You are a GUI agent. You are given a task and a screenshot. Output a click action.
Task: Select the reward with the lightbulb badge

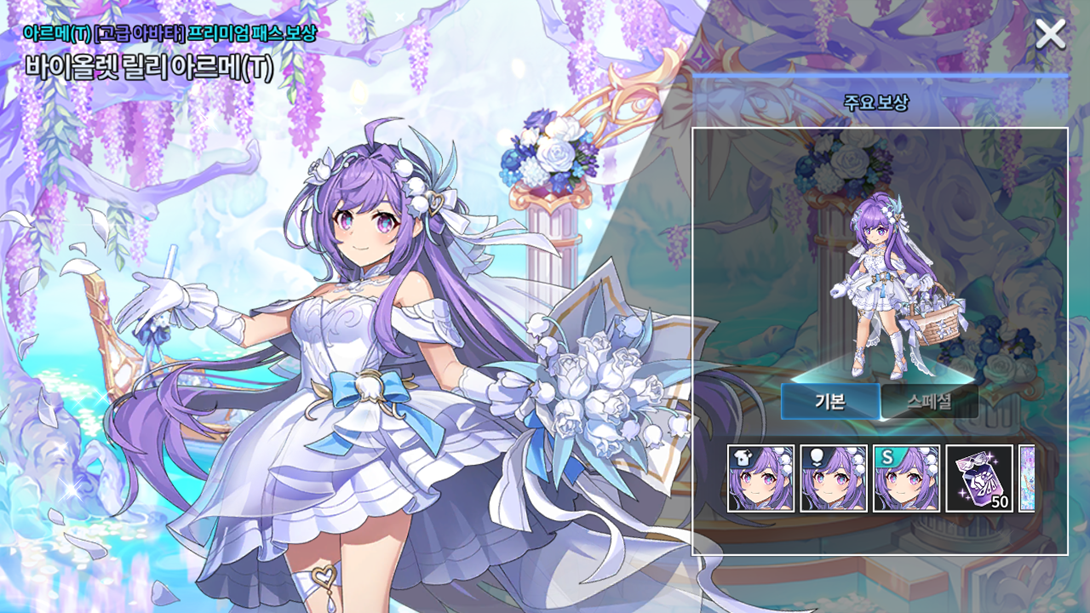pyautogui.click(x=834, y=479)
